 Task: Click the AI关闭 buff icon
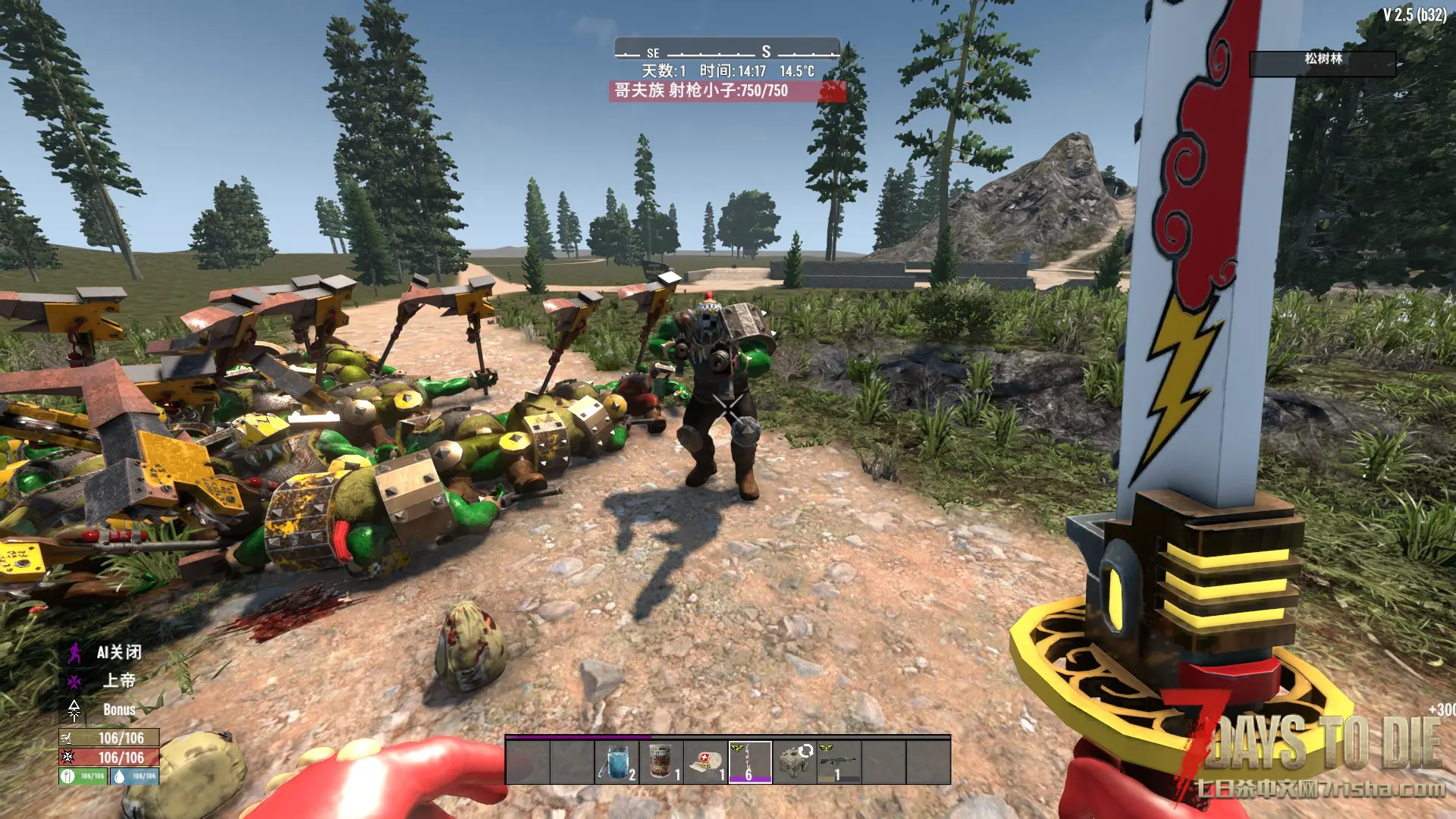[74, 652]
